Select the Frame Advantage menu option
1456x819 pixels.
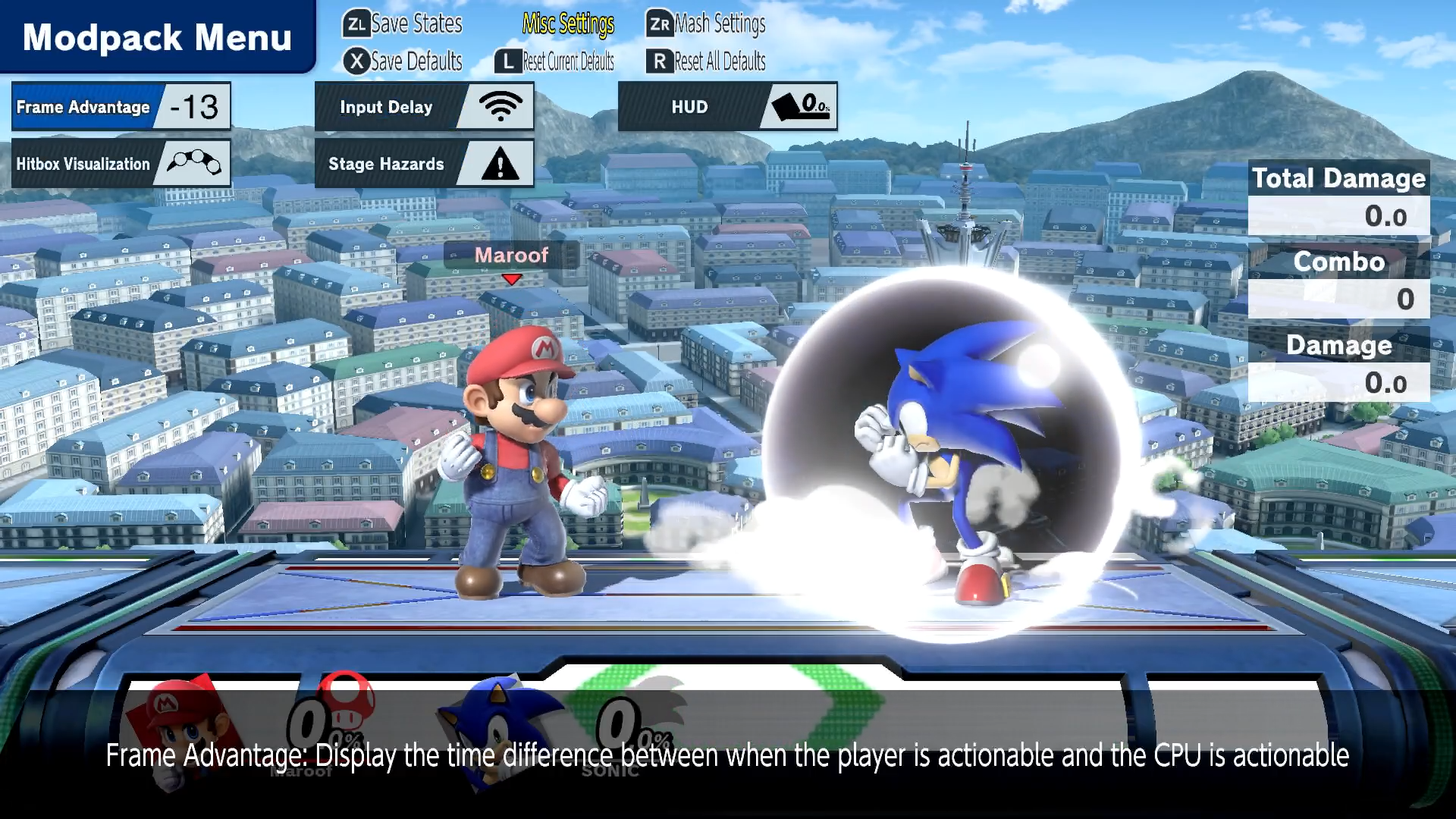121,107
